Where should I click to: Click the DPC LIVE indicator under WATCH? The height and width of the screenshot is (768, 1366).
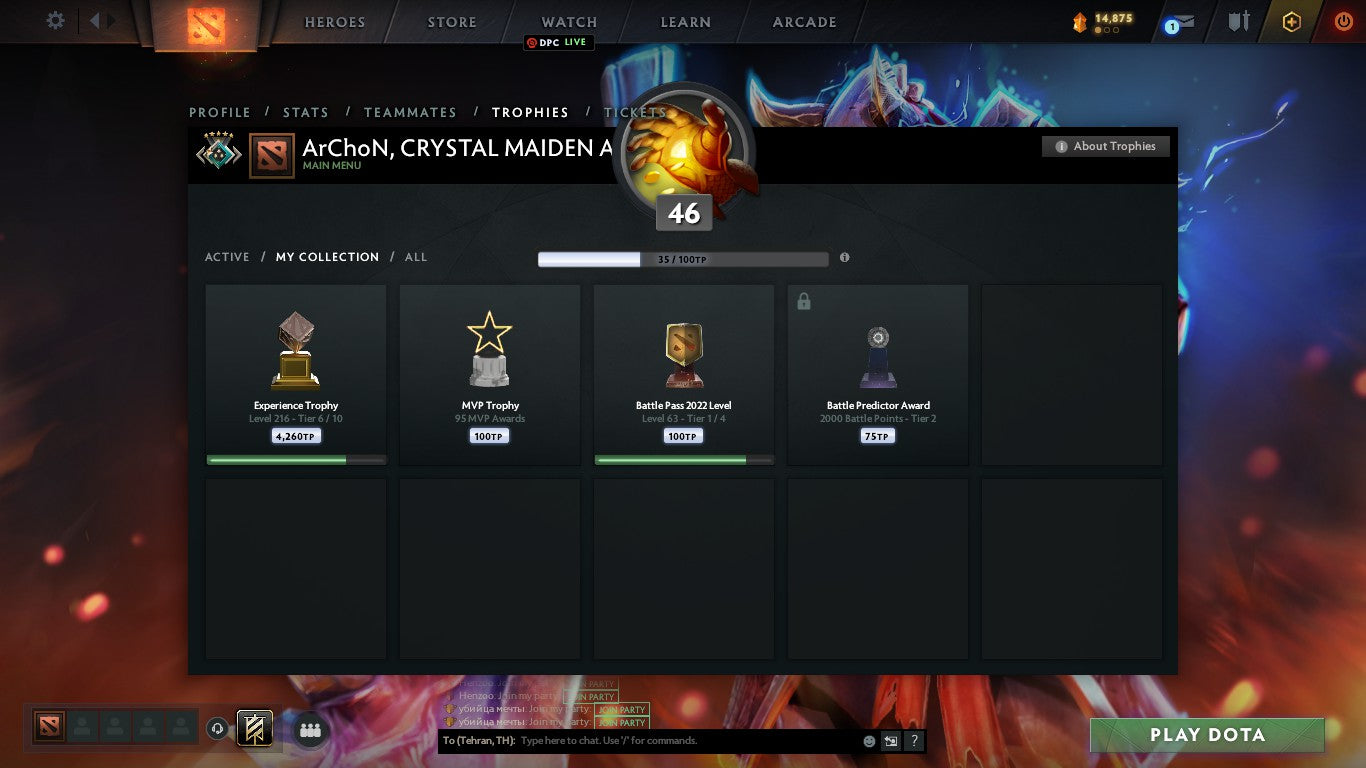(559, 43)
